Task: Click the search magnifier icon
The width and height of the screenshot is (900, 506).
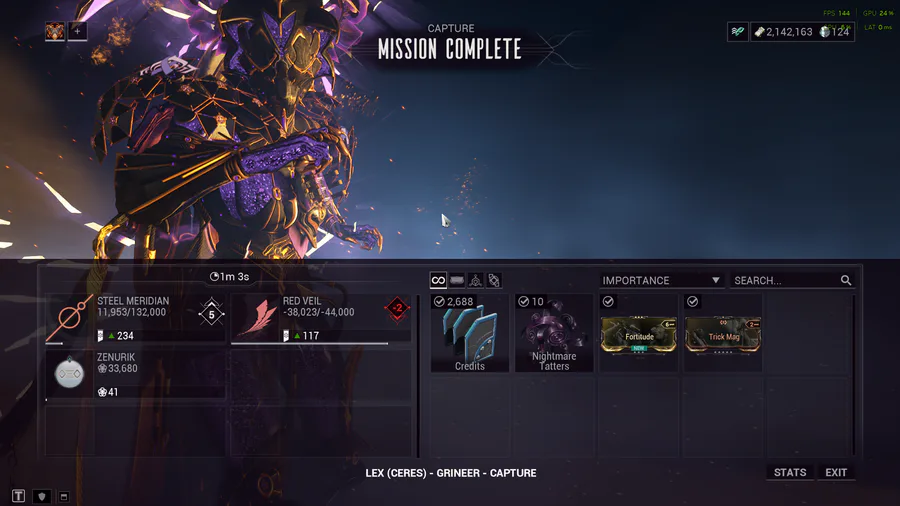Action: coord(846,281)
